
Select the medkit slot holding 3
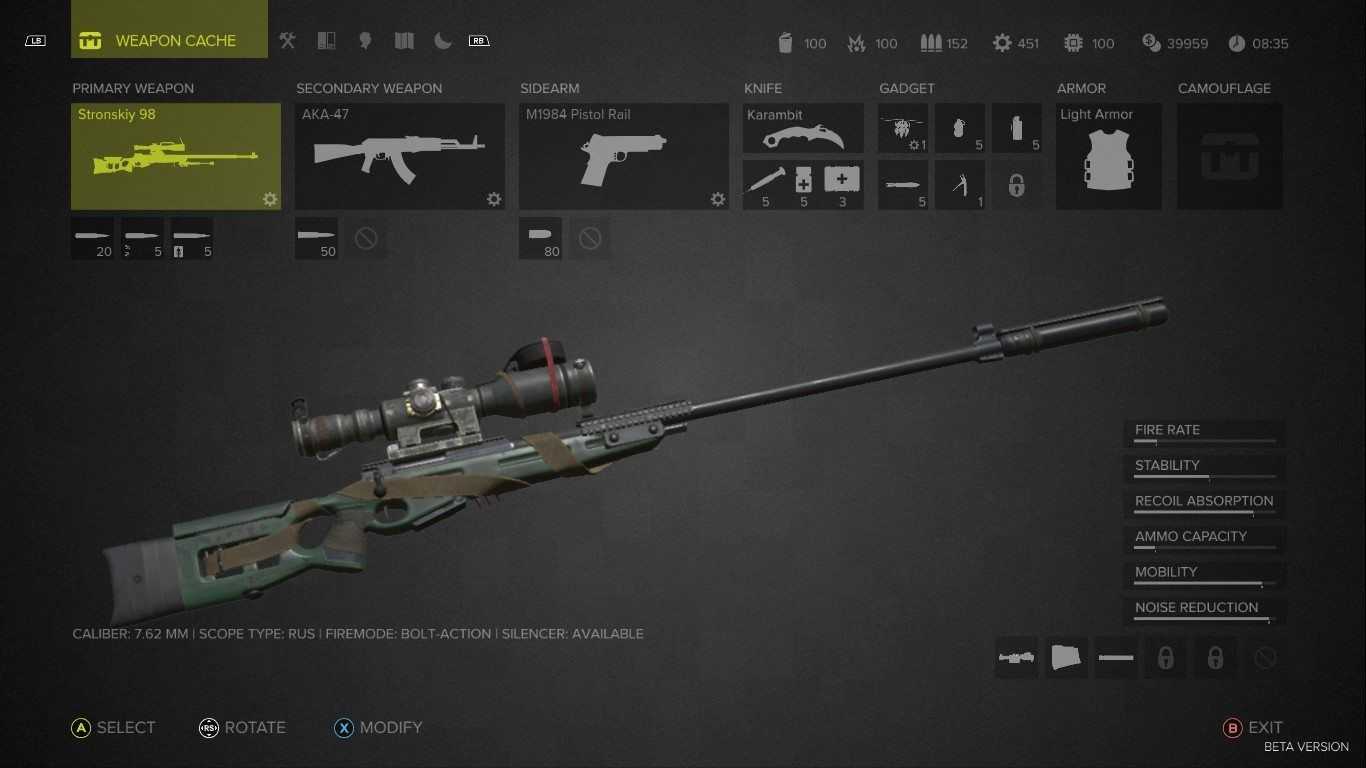[842, 185]
